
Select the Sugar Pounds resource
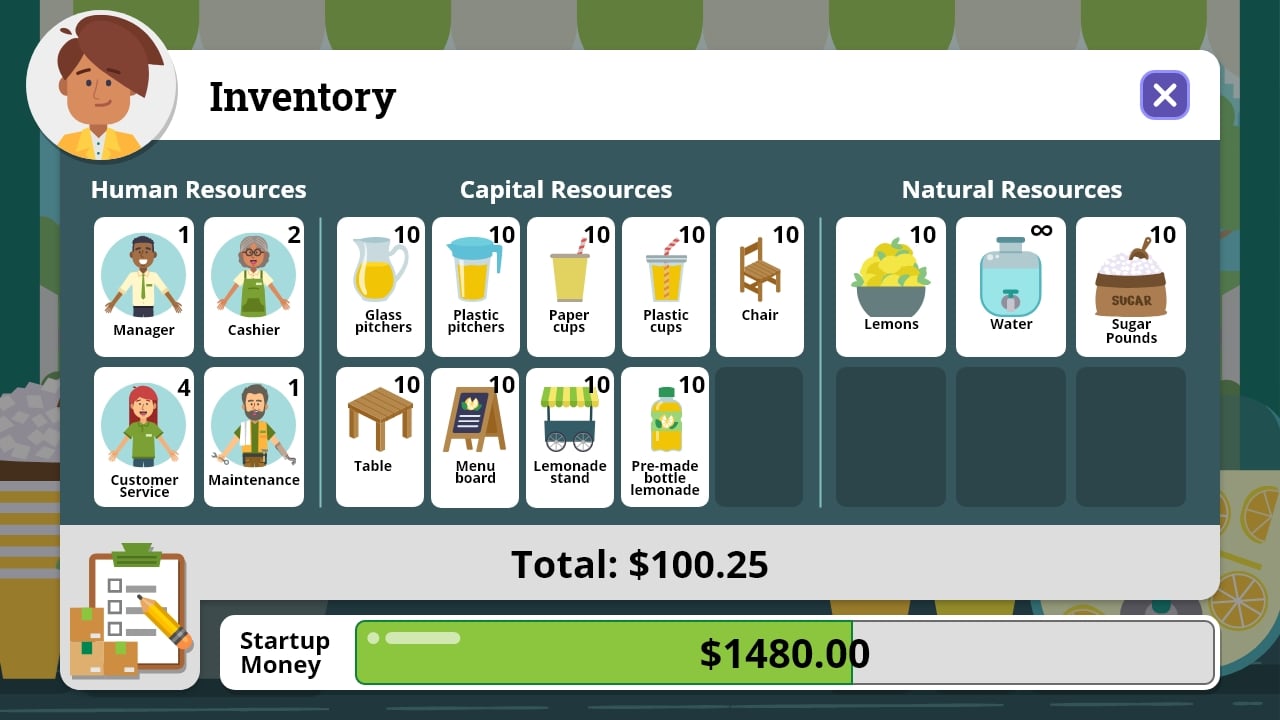(1130, 287)
